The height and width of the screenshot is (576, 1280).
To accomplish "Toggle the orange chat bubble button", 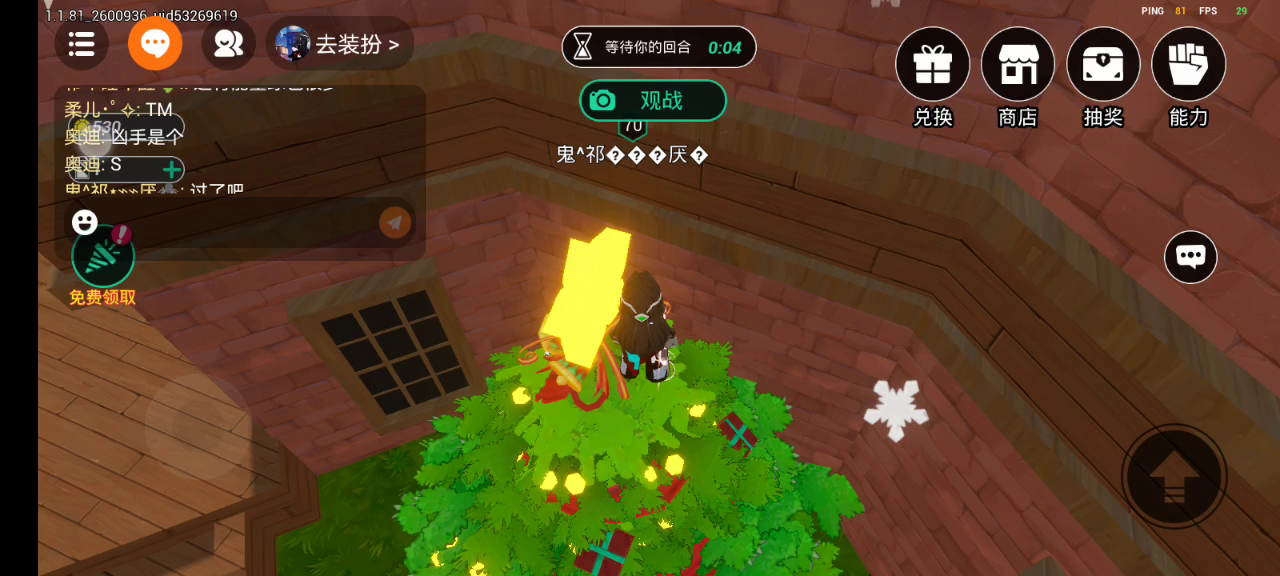I will click(x=155, y=44).
